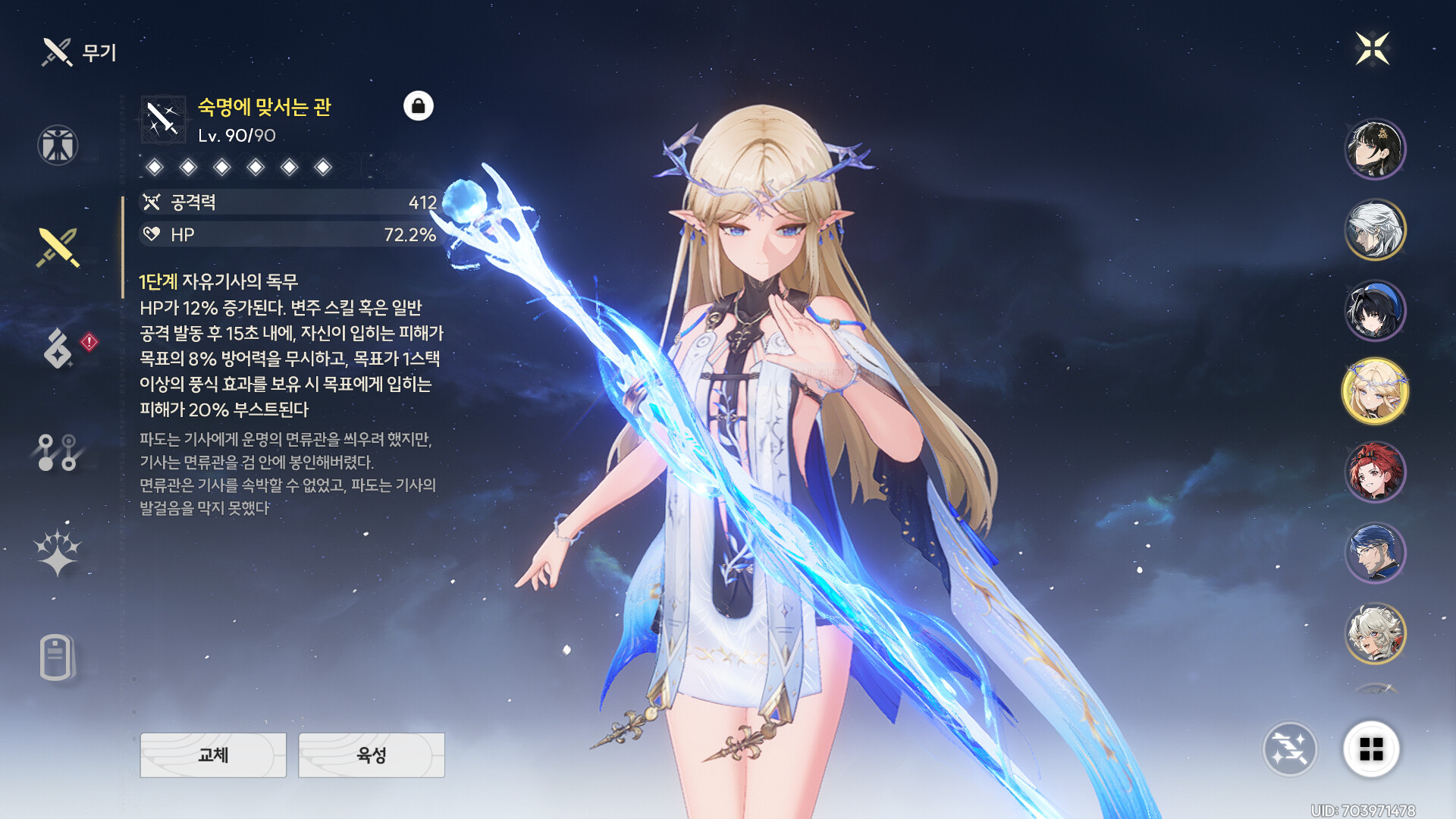Switch to the character attributes tab

pyautogui.click(x=58, y=145)
